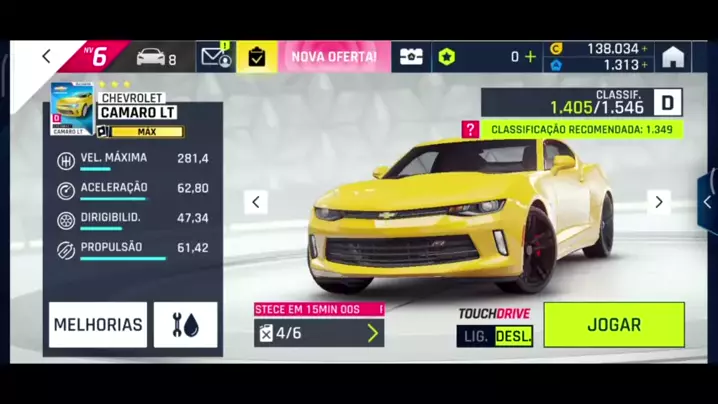Click the green hexagon icon
Screen dimensions: 718x404
pyautogui.click(x=446, y=57)
